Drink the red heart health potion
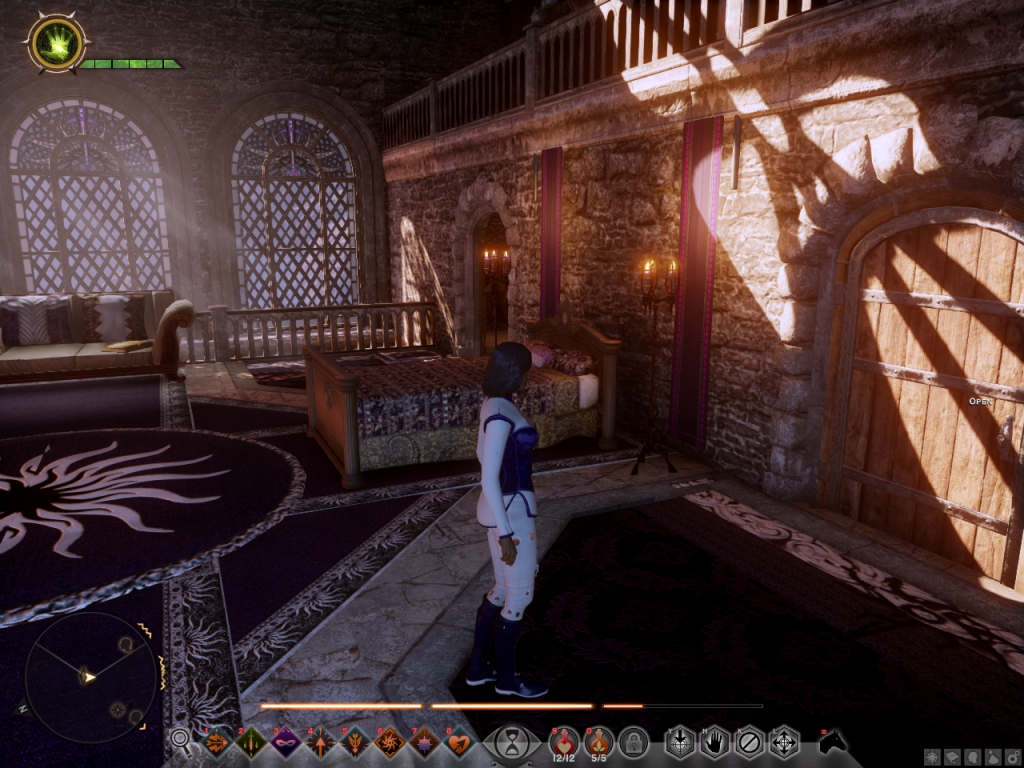1024x768 pixels. 564,742
